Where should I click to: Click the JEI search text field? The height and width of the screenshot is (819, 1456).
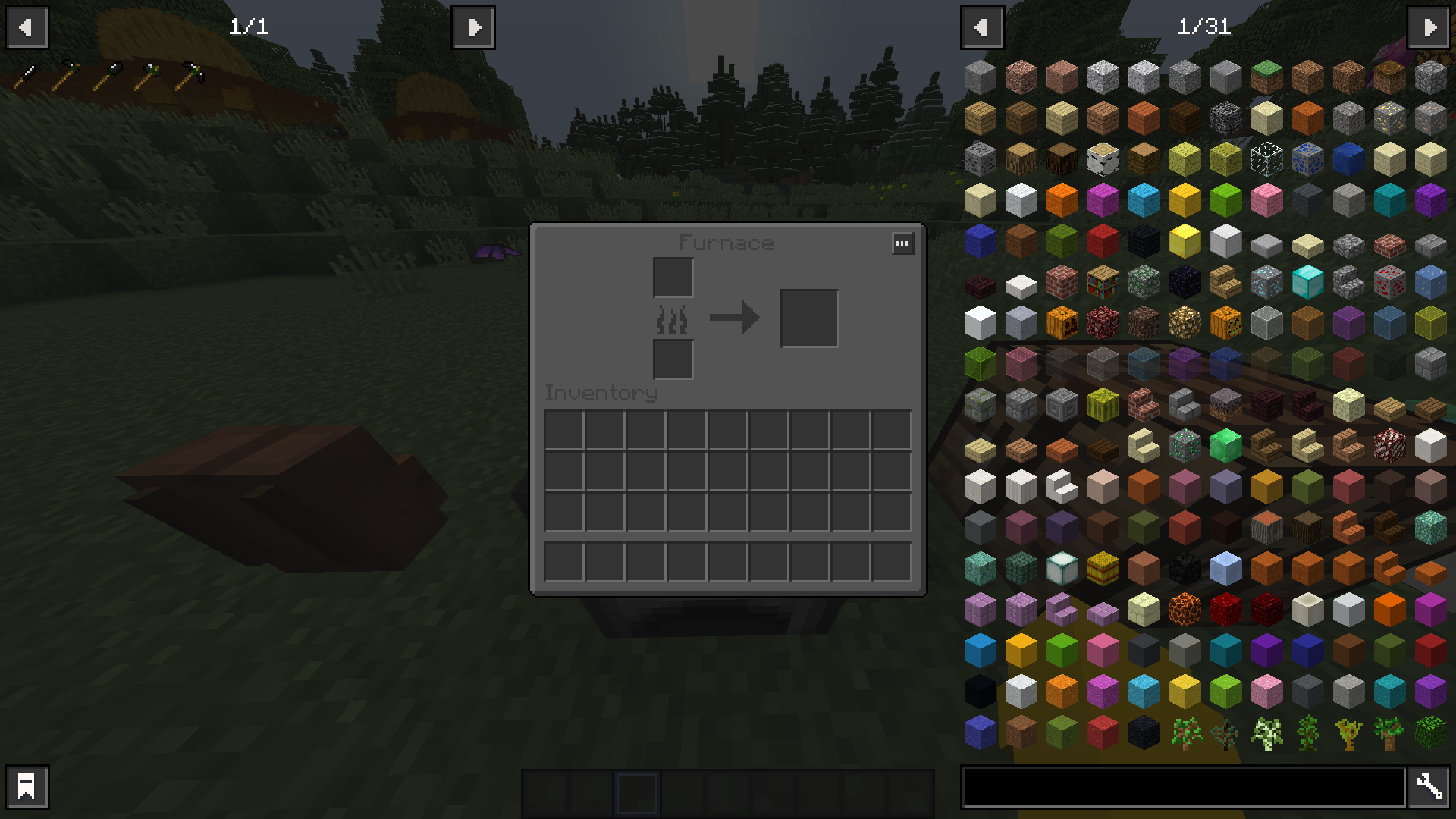(x=1191, y=787)
